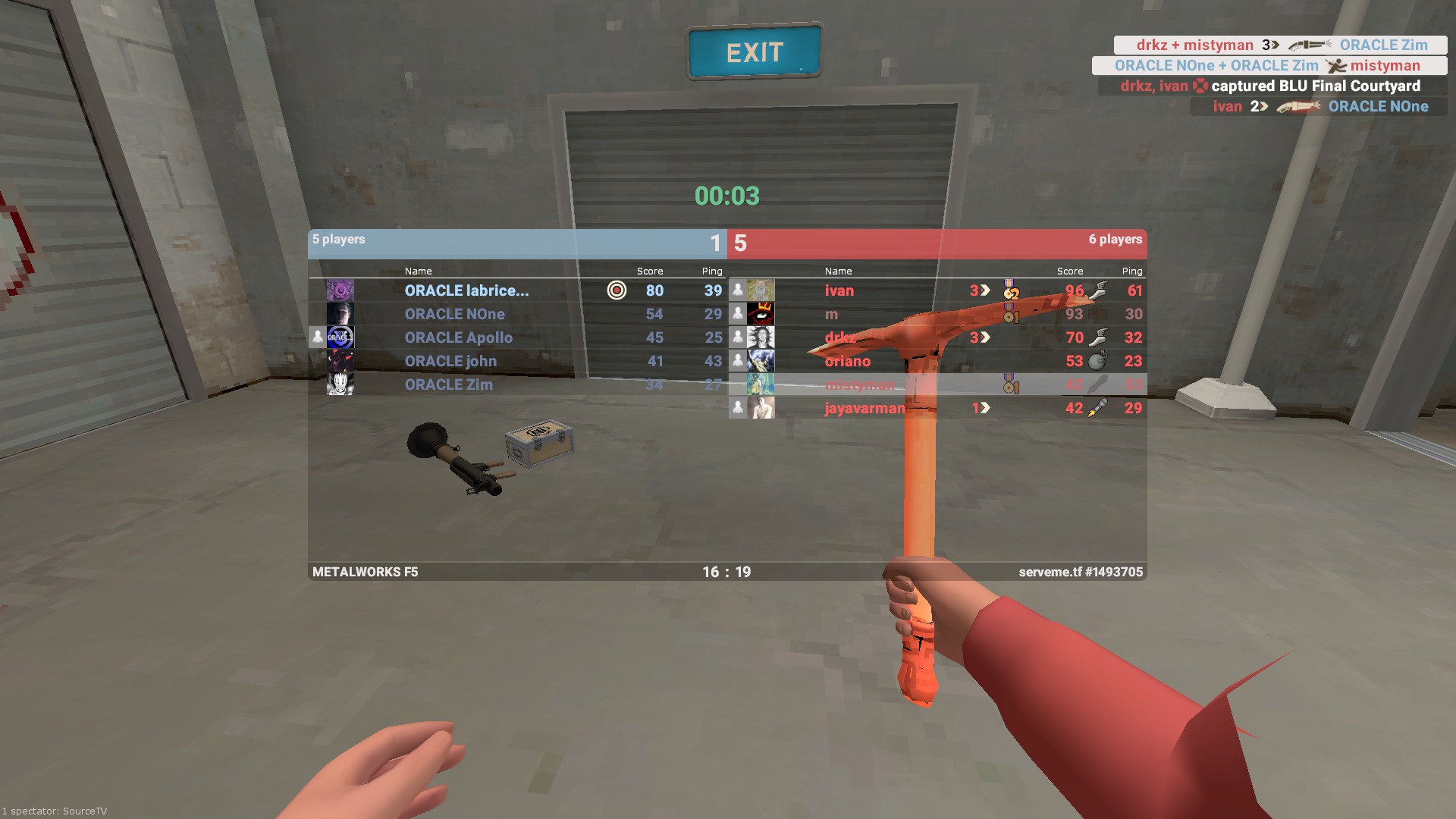1456x819 pixels.
Task: Select the player named m
Action: 831,314
